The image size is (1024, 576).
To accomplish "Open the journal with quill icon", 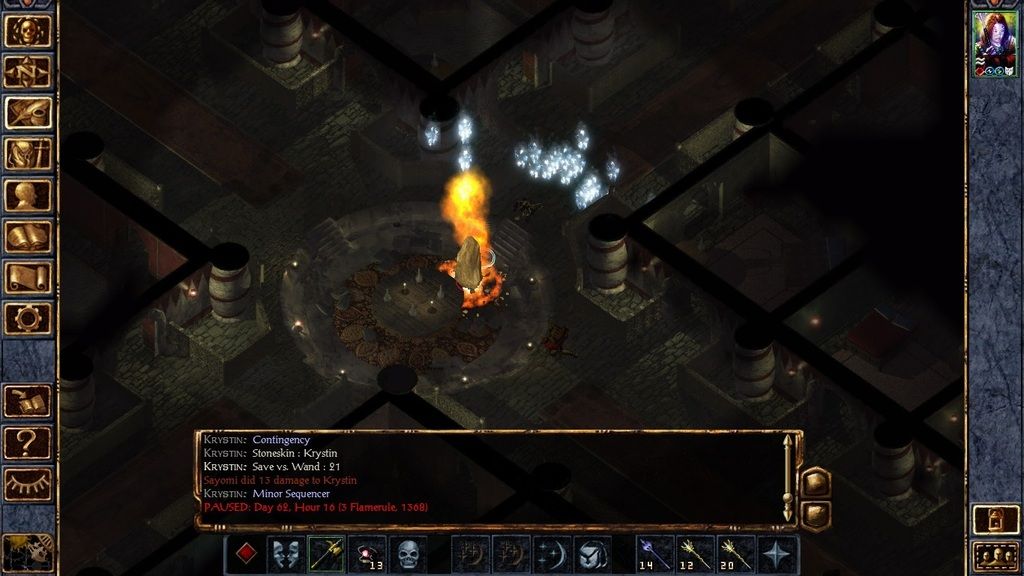I will click(28, 112).
